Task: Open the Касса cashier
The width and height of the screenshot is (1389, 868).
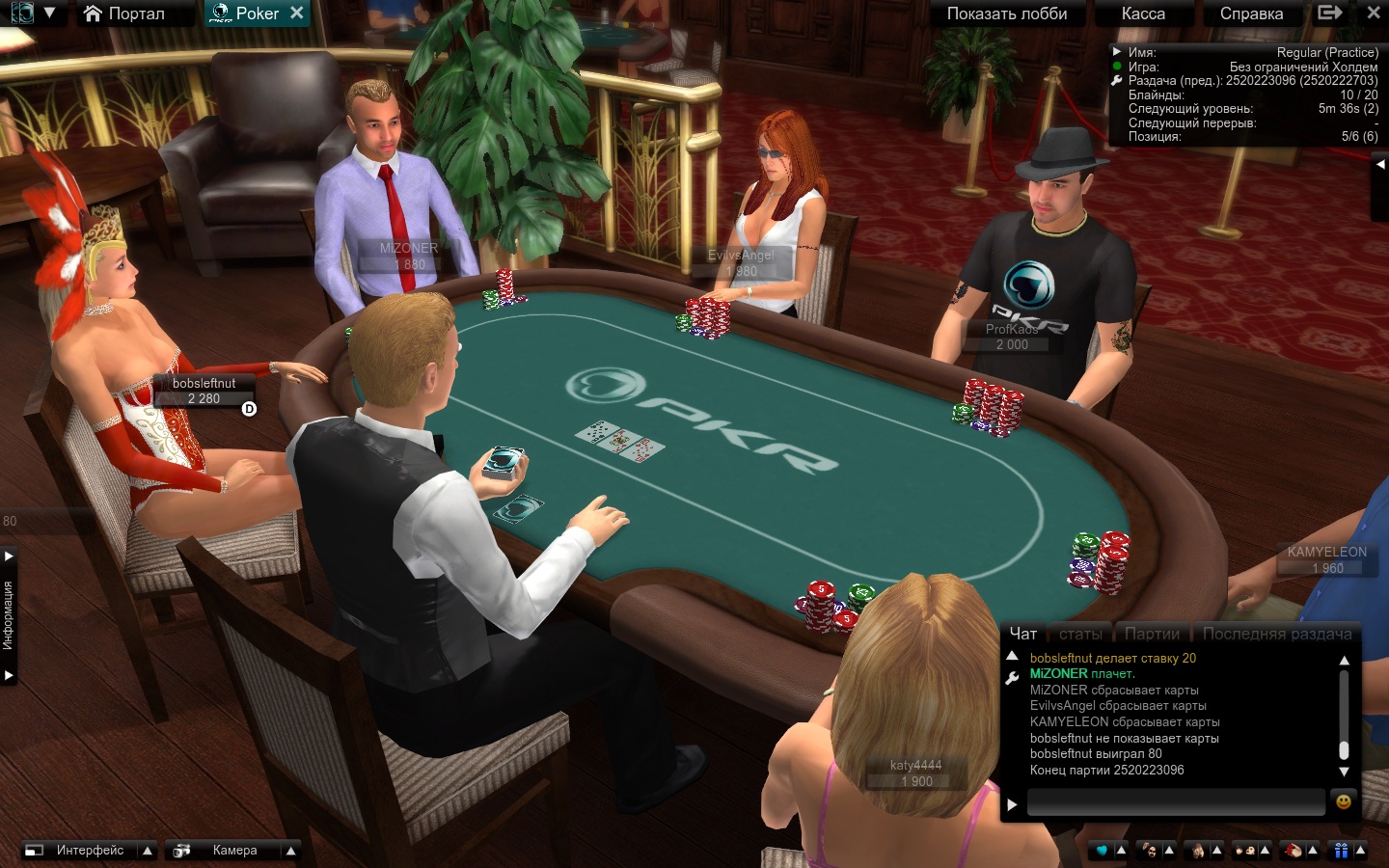Action: pyautogui.click(x=1143, y=14)
